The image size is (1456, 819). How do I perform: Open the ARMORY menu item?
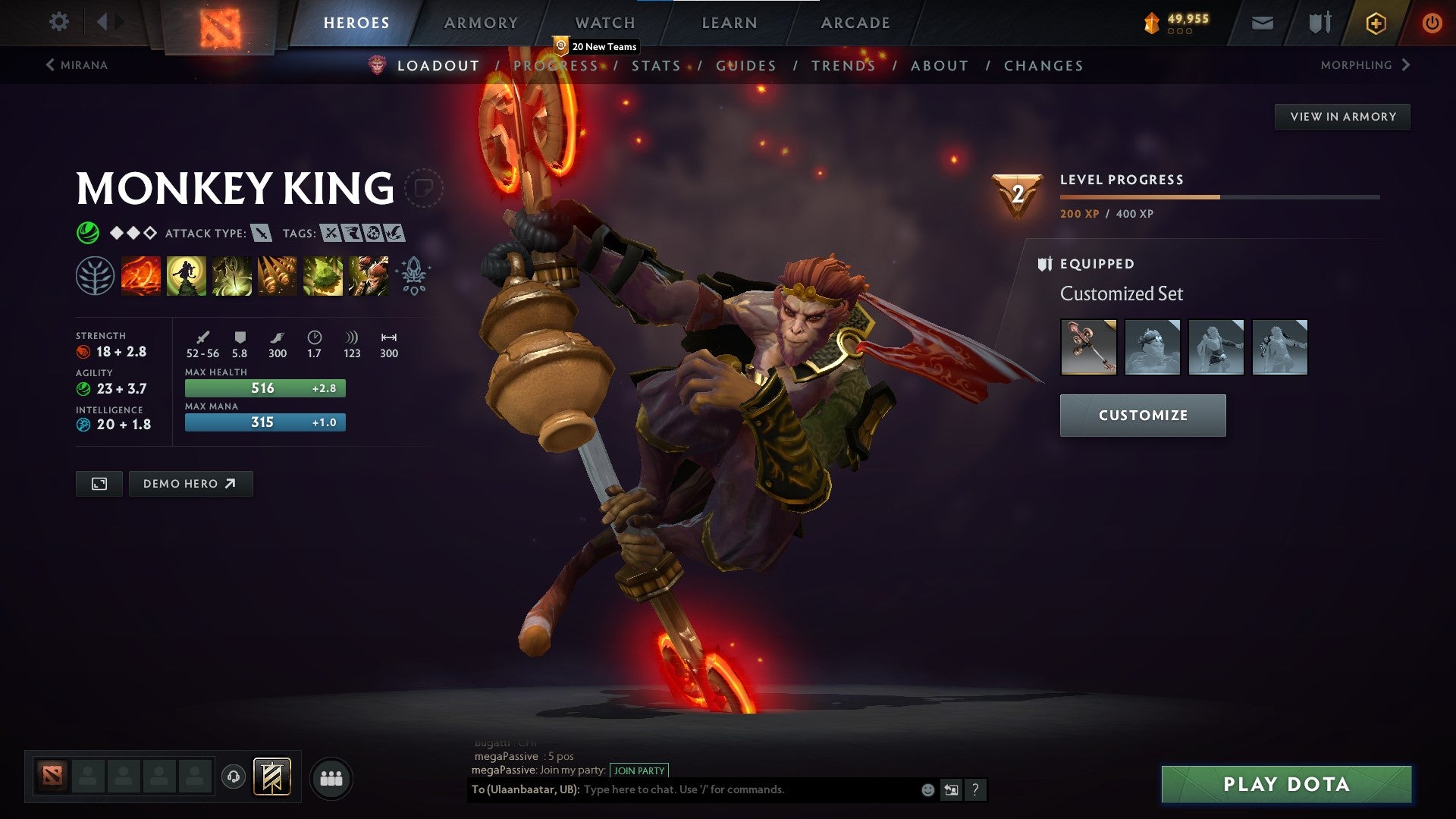pyautogui.click(x=481, y=23)
